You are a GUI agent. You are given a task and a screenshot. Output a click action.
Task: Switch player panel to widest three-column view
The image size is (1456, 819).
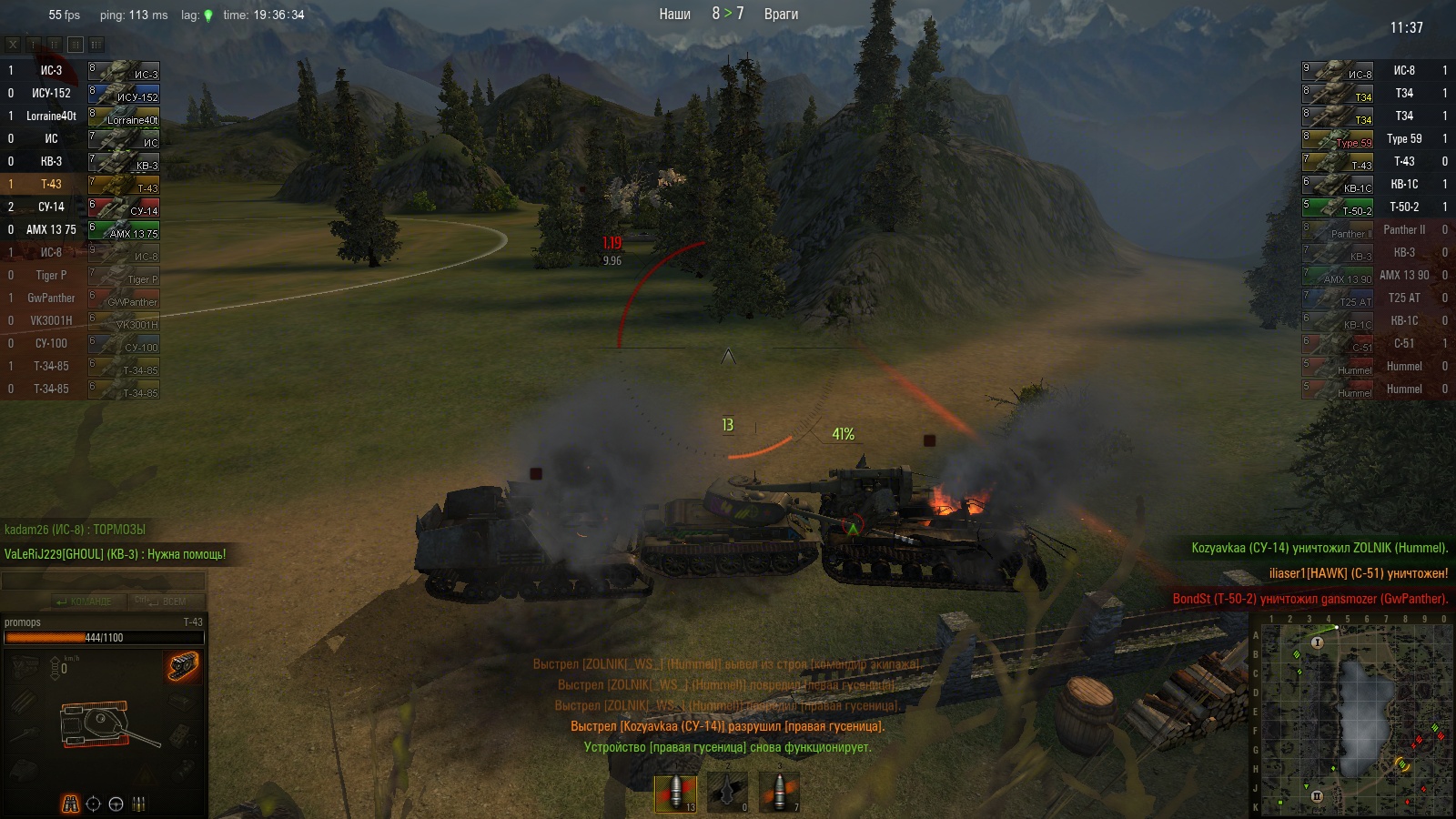(96, 44)
